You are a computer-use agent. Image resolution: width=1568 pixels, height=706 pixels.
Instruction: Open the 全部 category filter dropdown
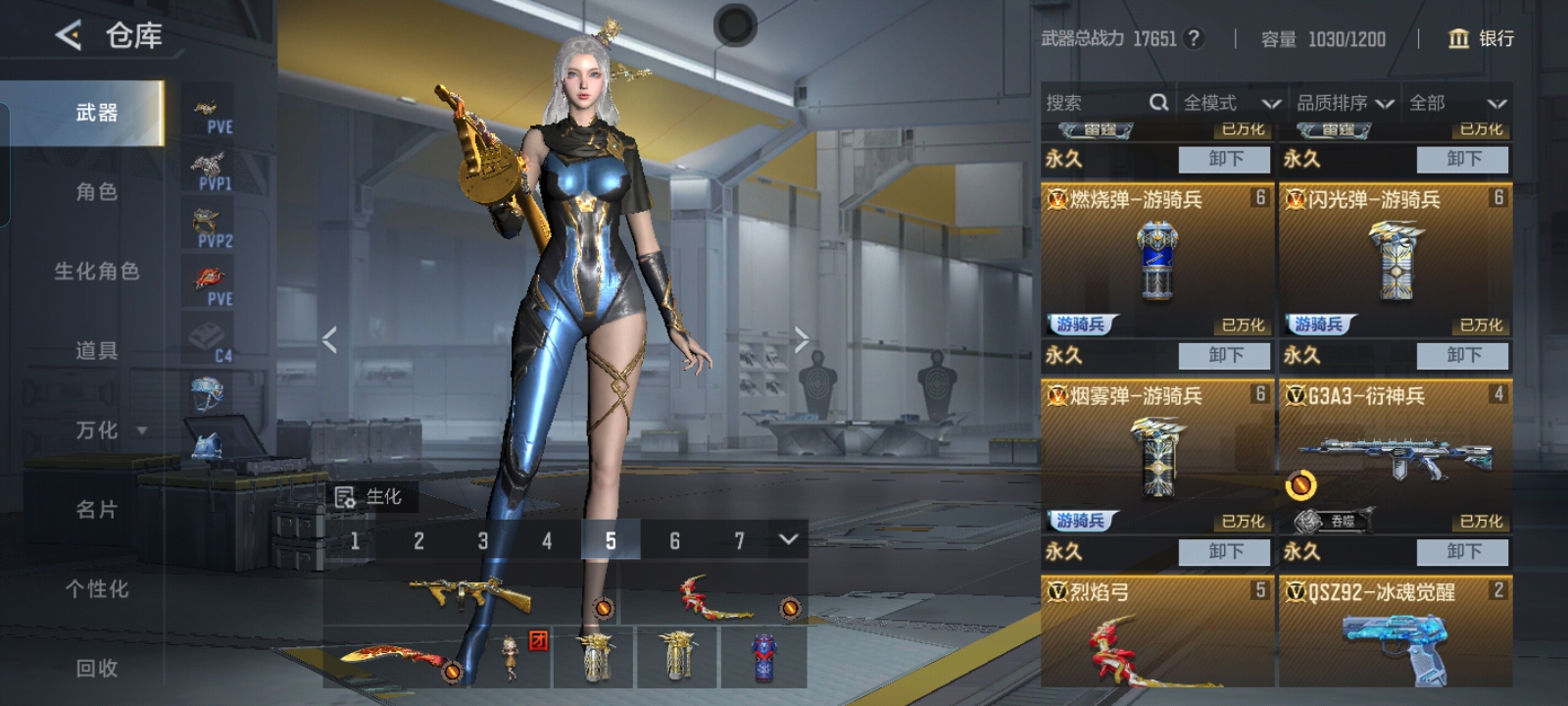1456,103
